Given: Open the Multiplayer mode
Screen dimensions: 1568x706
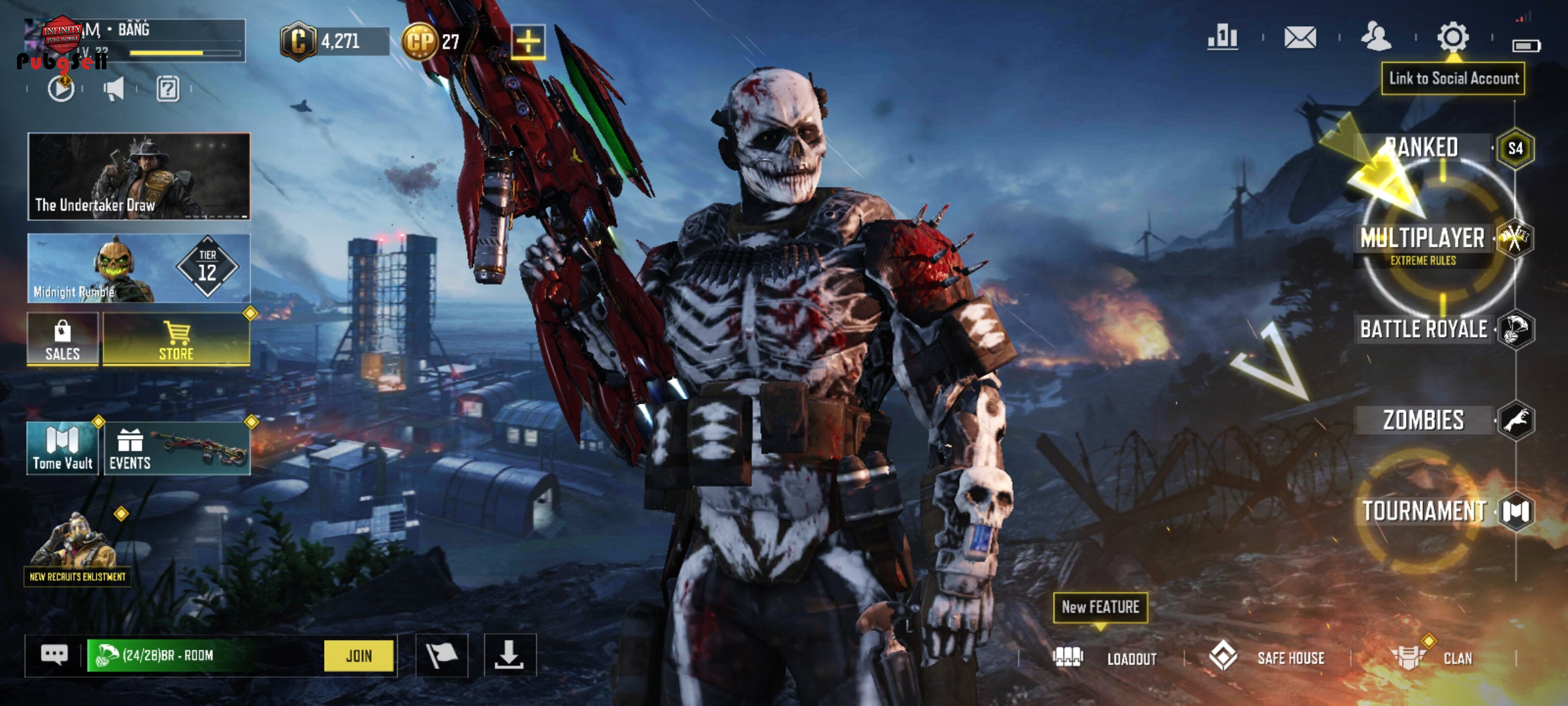Looking at the screenshot, I should click(1423, 239).
